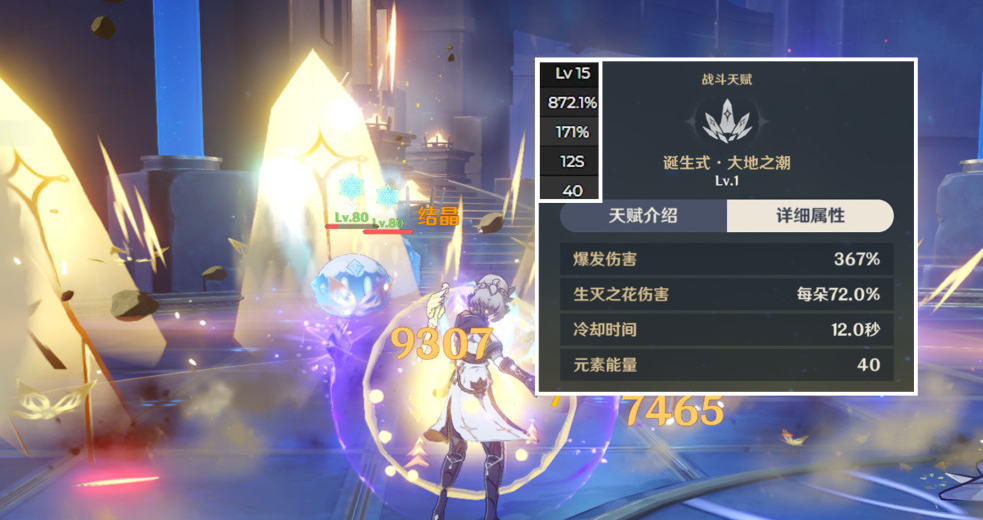Click the 诞生式·大地之潮 talent icon
Image resolution: width=983 pixels, height=520 pixels.
727,121
